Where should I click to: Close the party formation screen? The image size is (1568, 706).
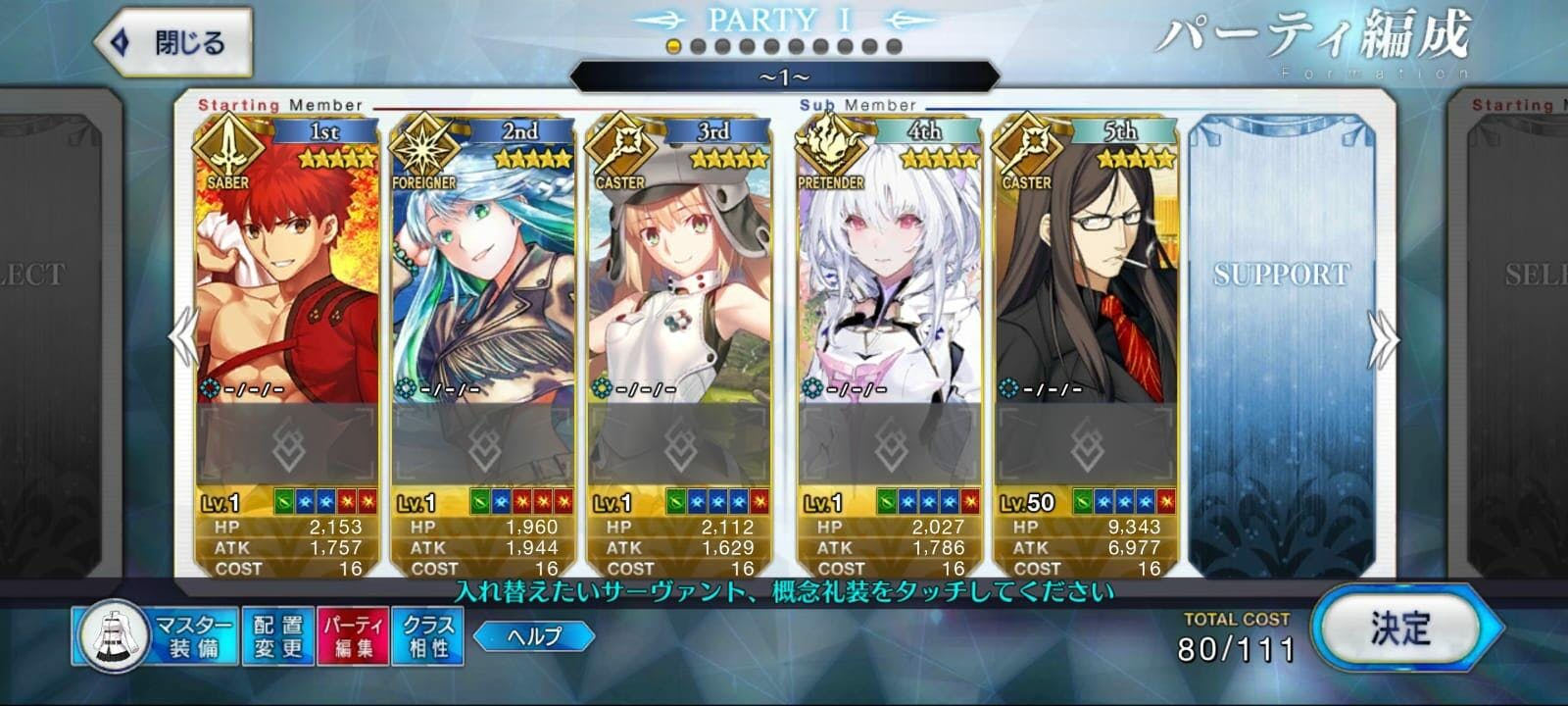(x=172, y=43)
